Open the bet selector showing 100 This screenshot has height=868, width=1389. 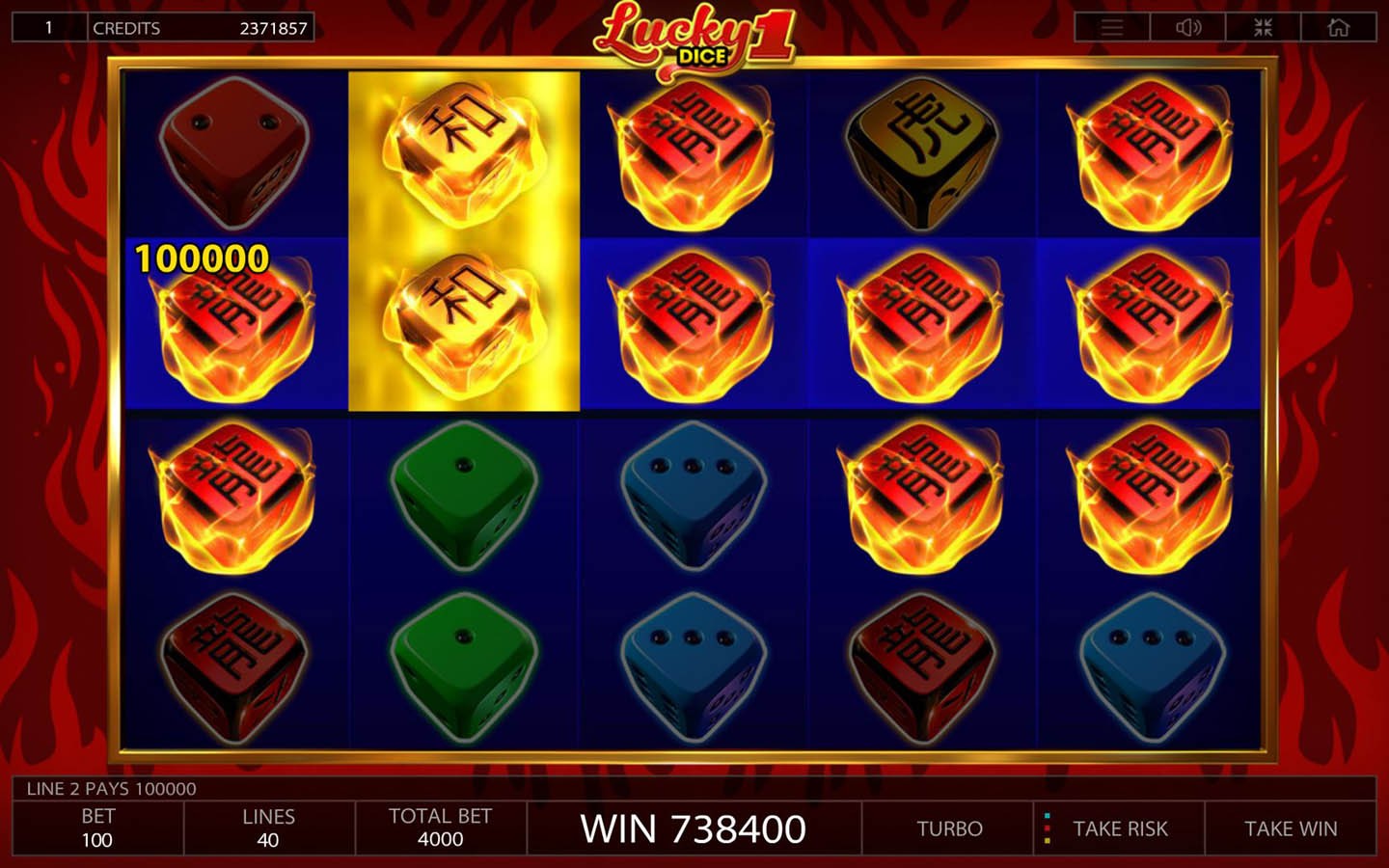pos(95,827)
